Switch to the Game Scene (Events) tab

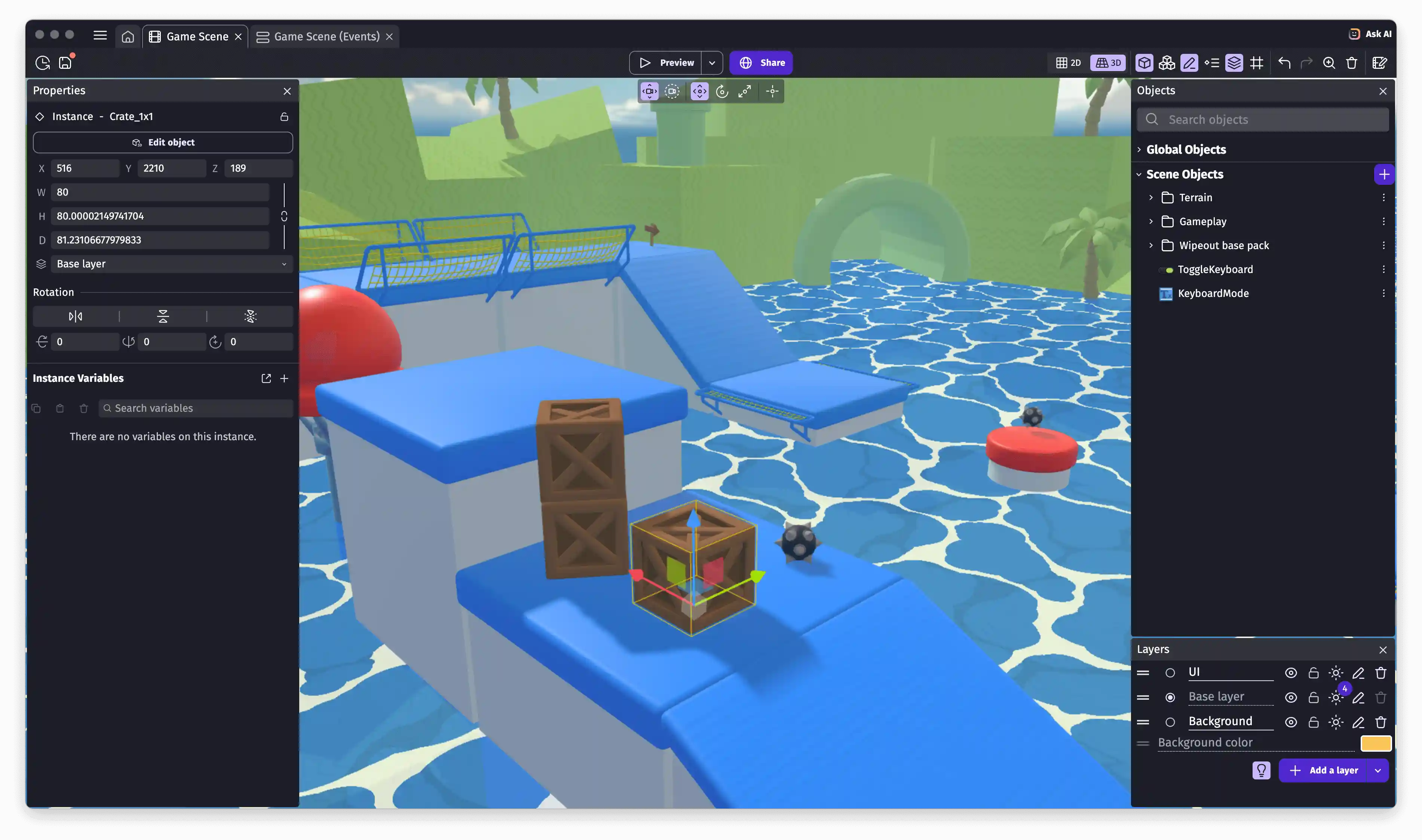click(x=325, y=36)
